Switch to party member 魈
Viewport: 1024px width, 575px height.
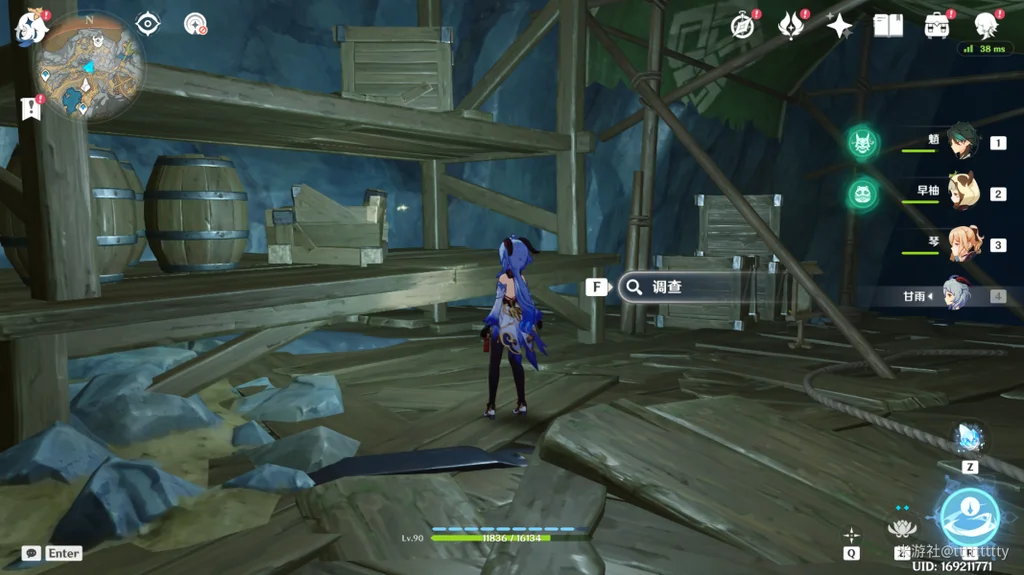click(x=964, y=143)
